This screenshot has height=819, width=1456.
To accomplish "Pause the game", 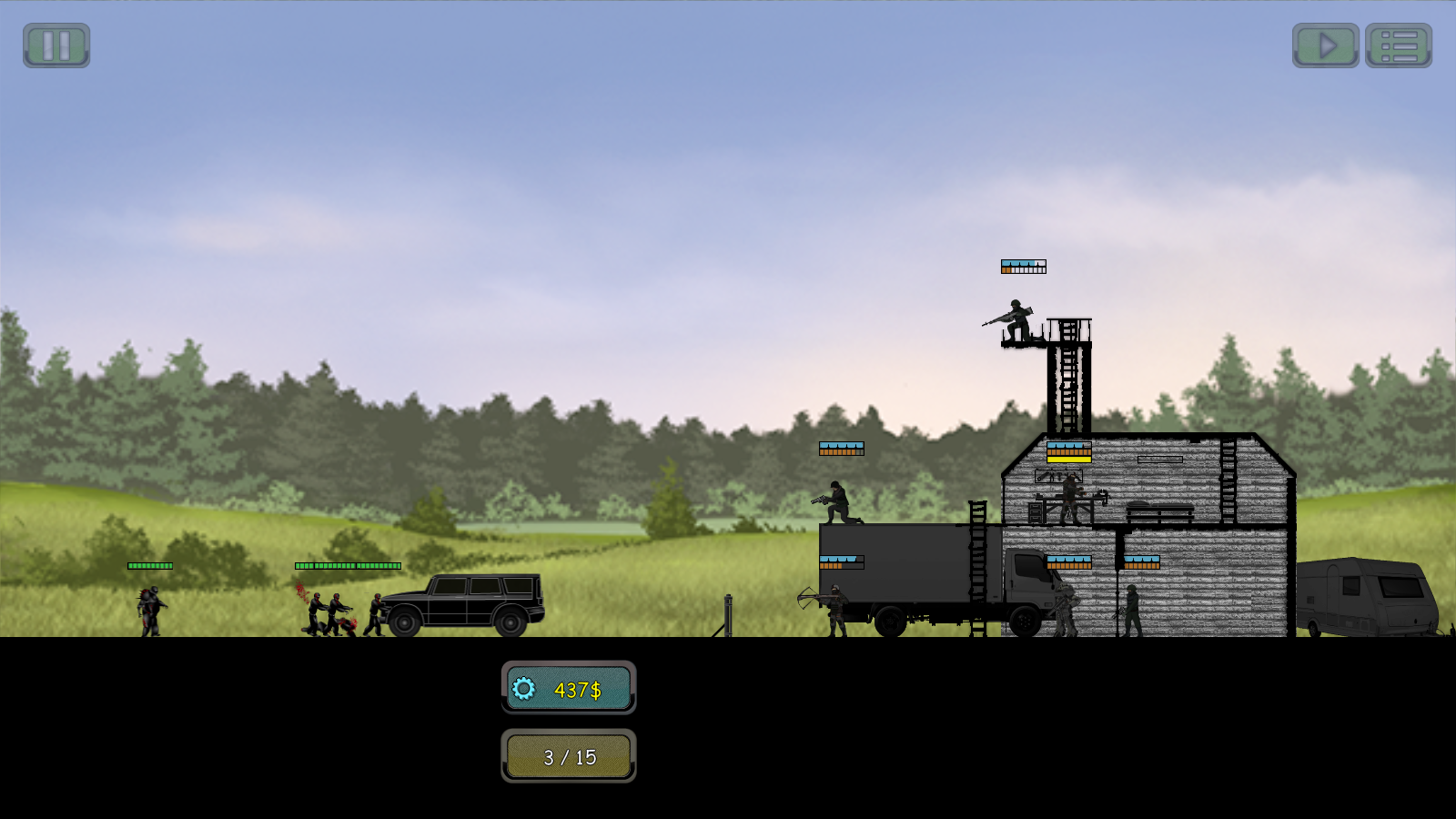I will [x=56, y=45].
